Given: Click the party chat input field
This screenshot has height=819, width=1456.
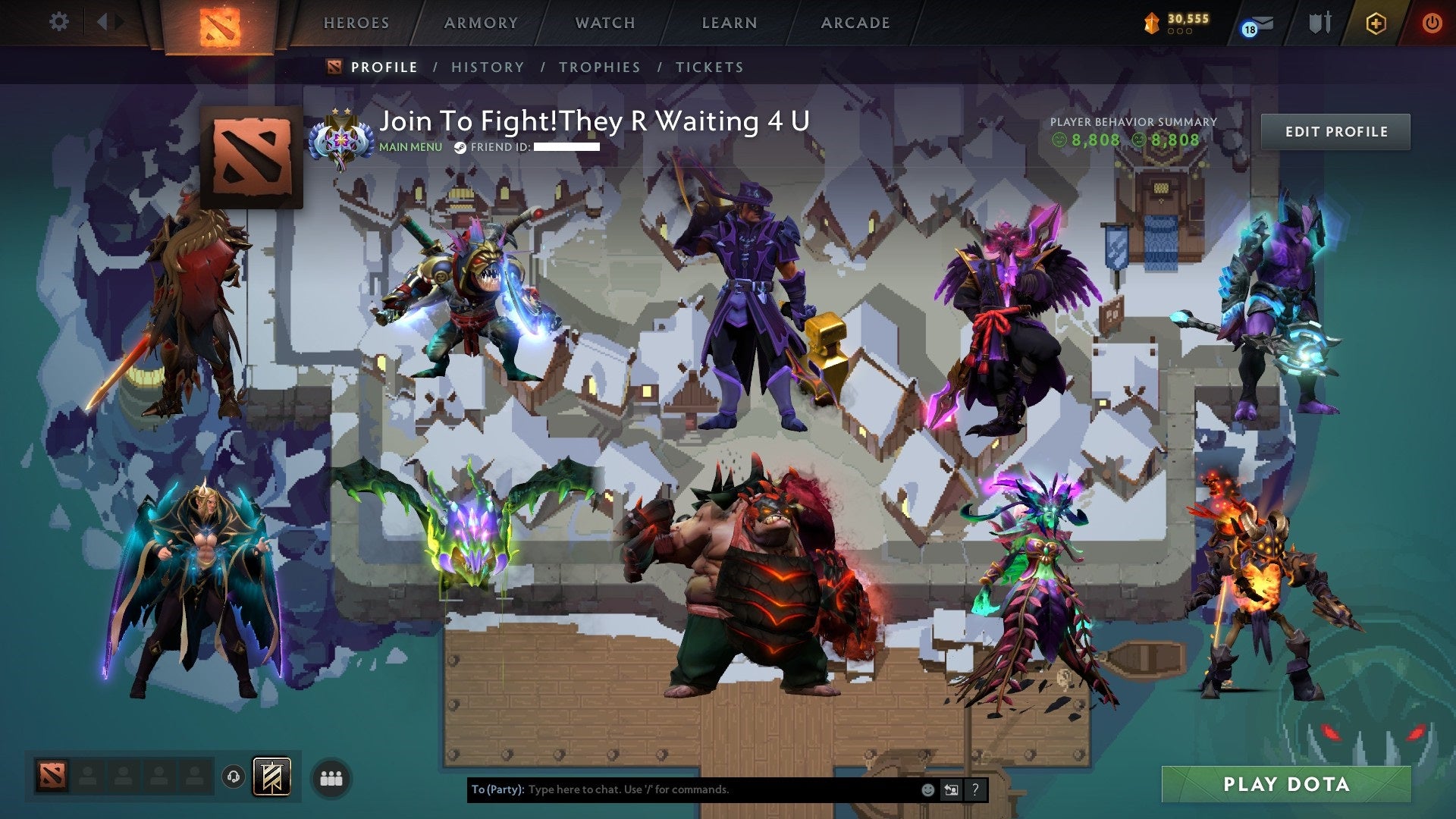Looking at the screenshot, I should tap(682, 792).
